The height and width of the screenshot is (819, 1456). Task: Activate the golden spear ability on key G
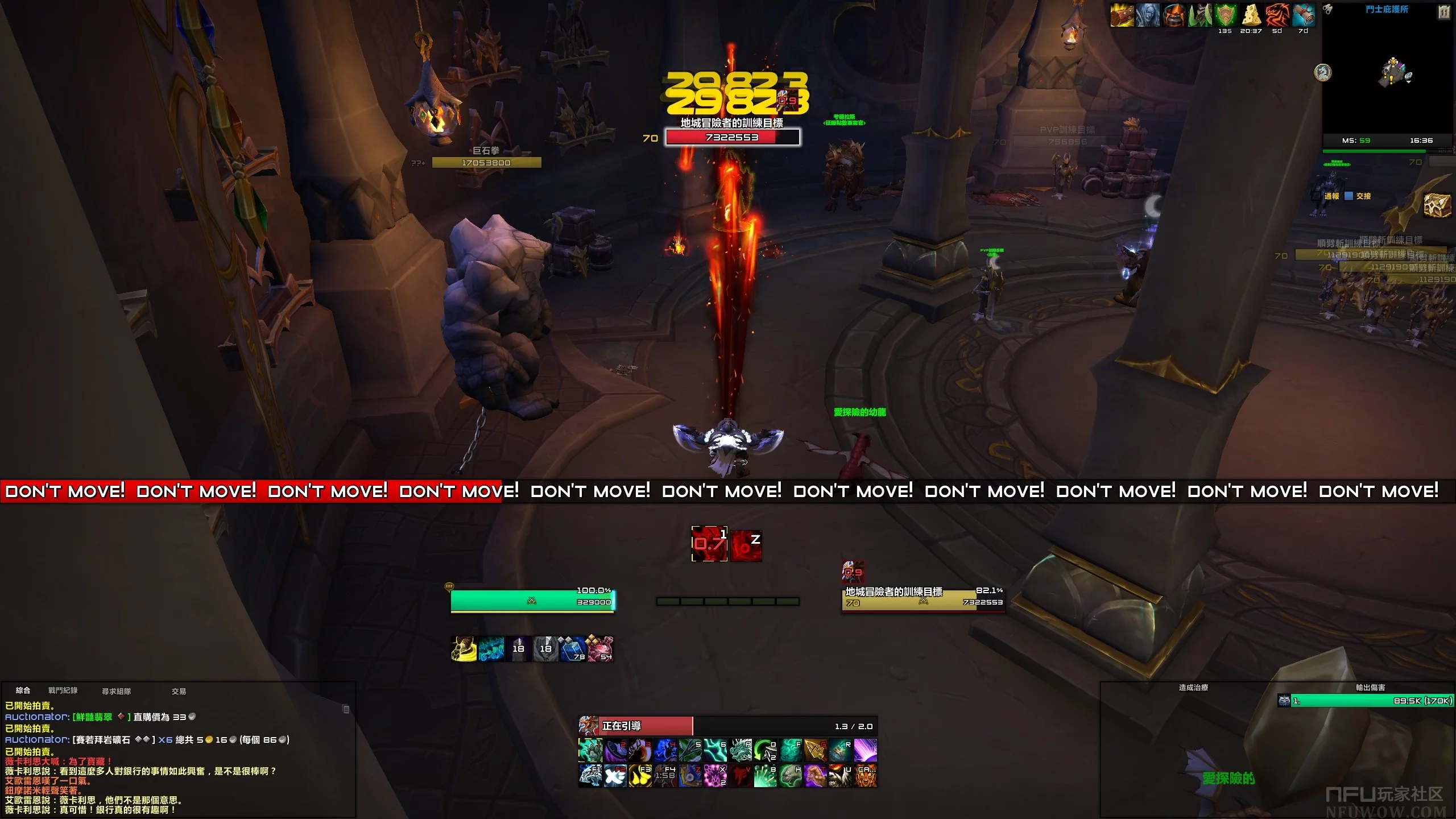pos(815,750)
